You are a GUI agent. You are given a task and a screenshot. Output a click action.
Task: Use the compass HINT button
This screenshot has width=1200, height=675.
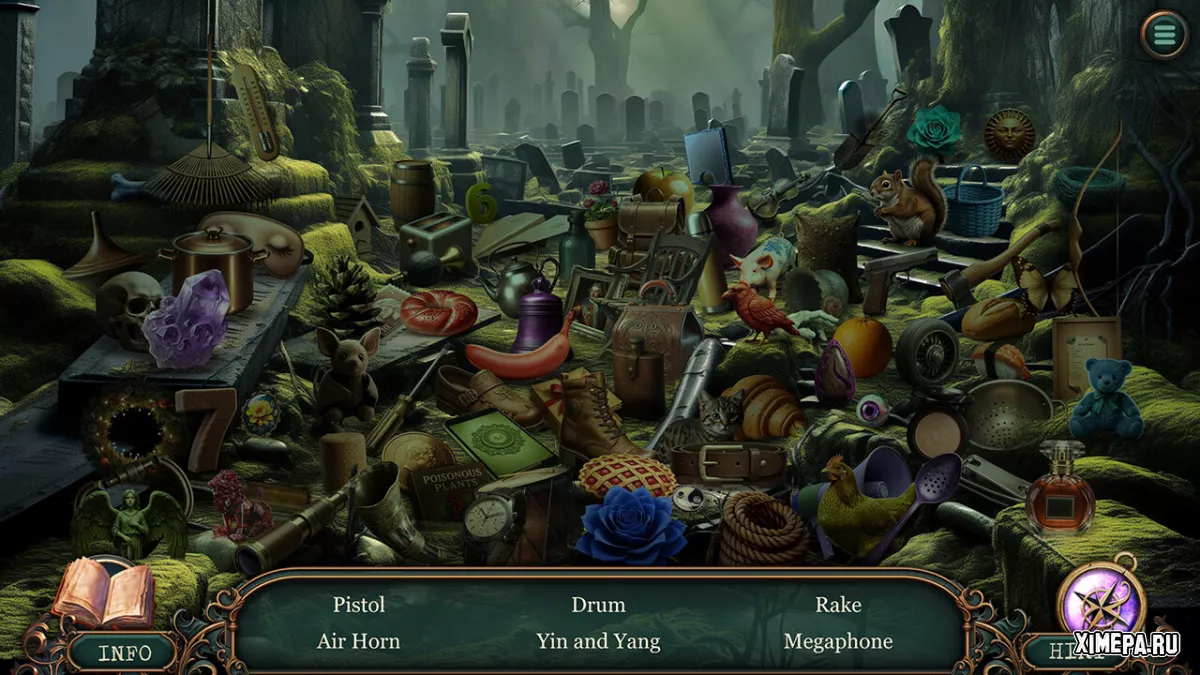tap(1100, 606)
